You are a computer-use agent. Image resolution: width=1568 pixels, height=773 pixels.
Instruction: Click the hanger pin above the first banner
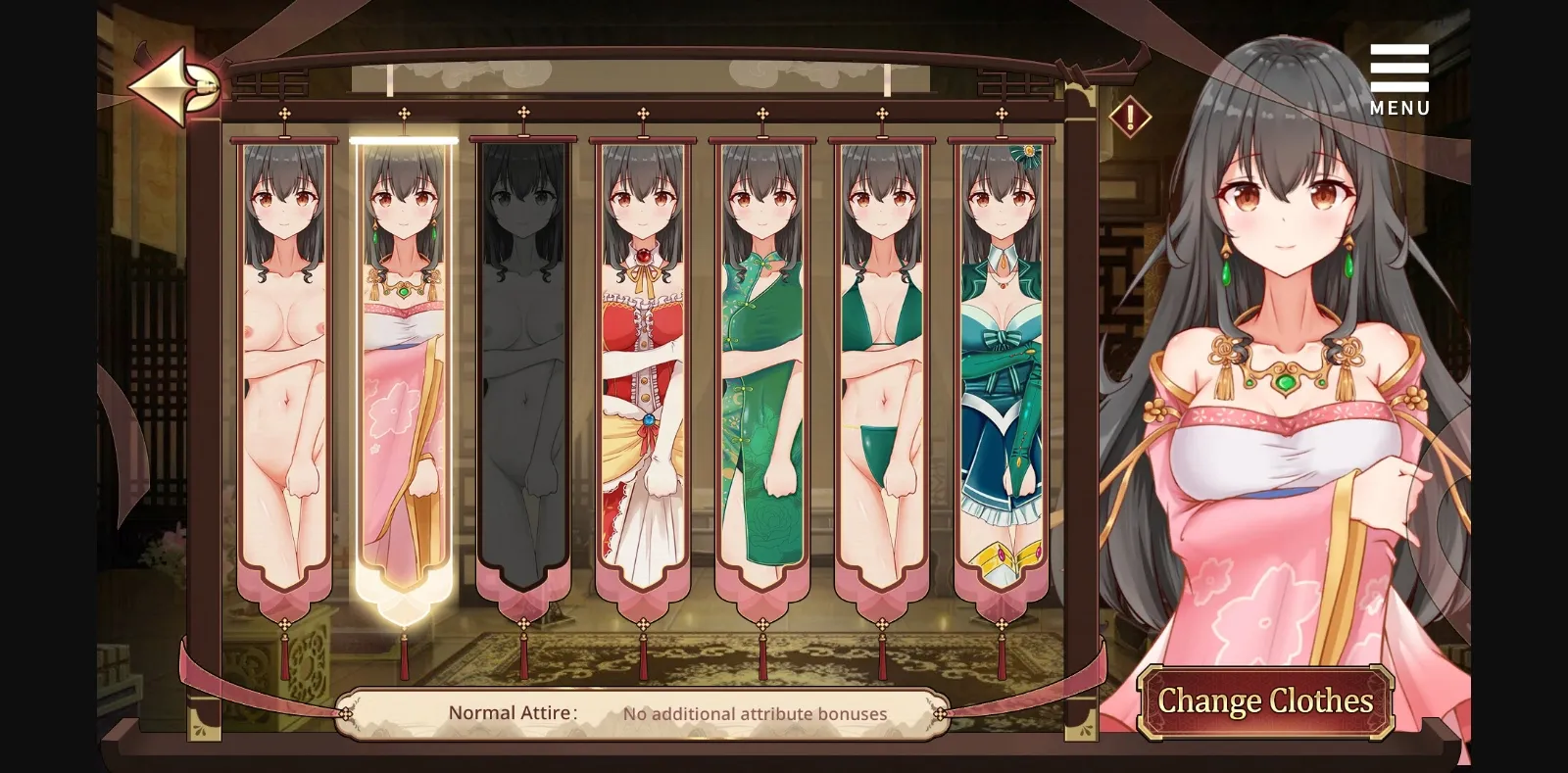[284, 115]
